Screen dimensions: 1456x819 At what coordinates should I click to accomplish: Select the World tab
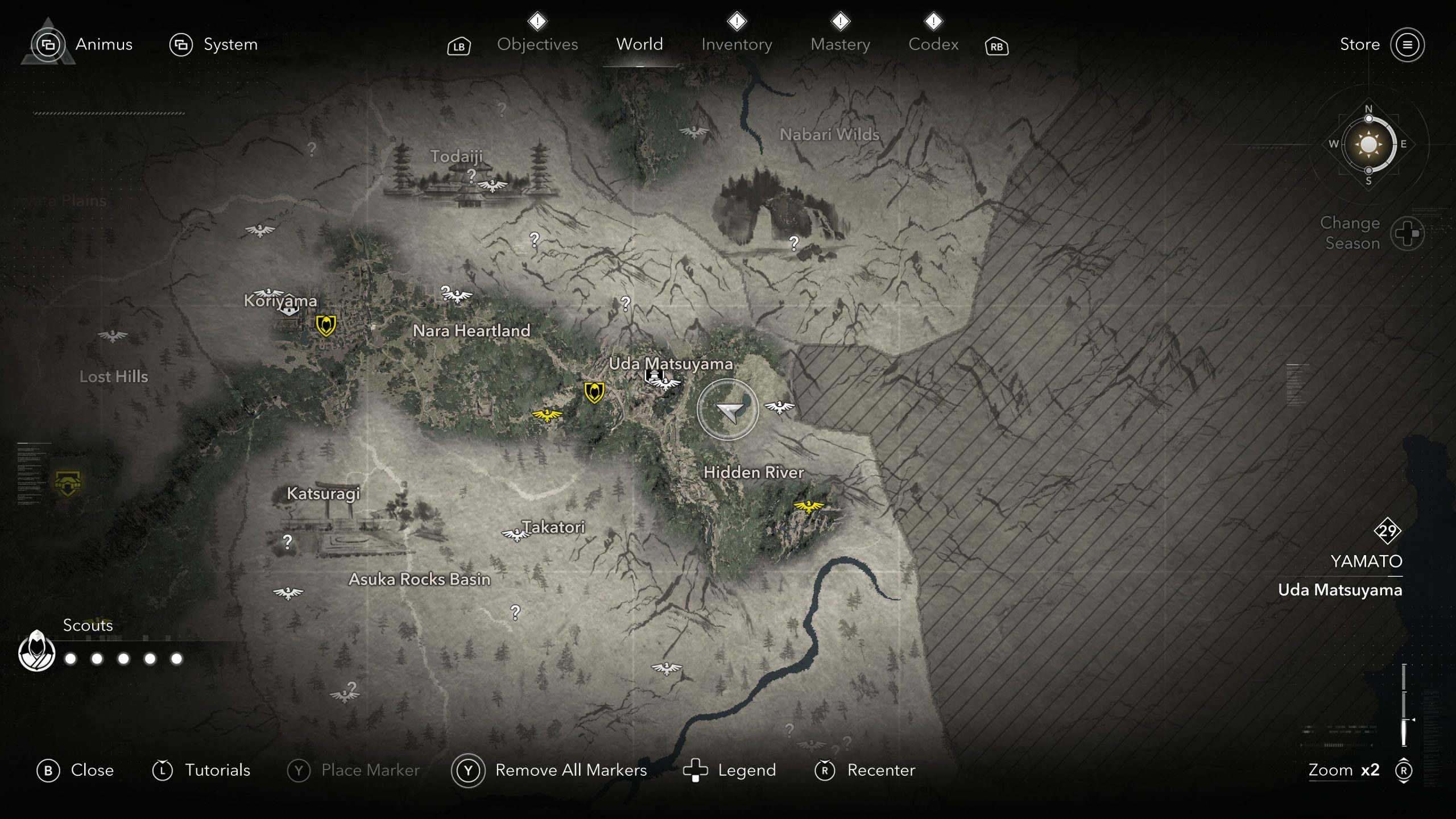(x=639, y=44)
